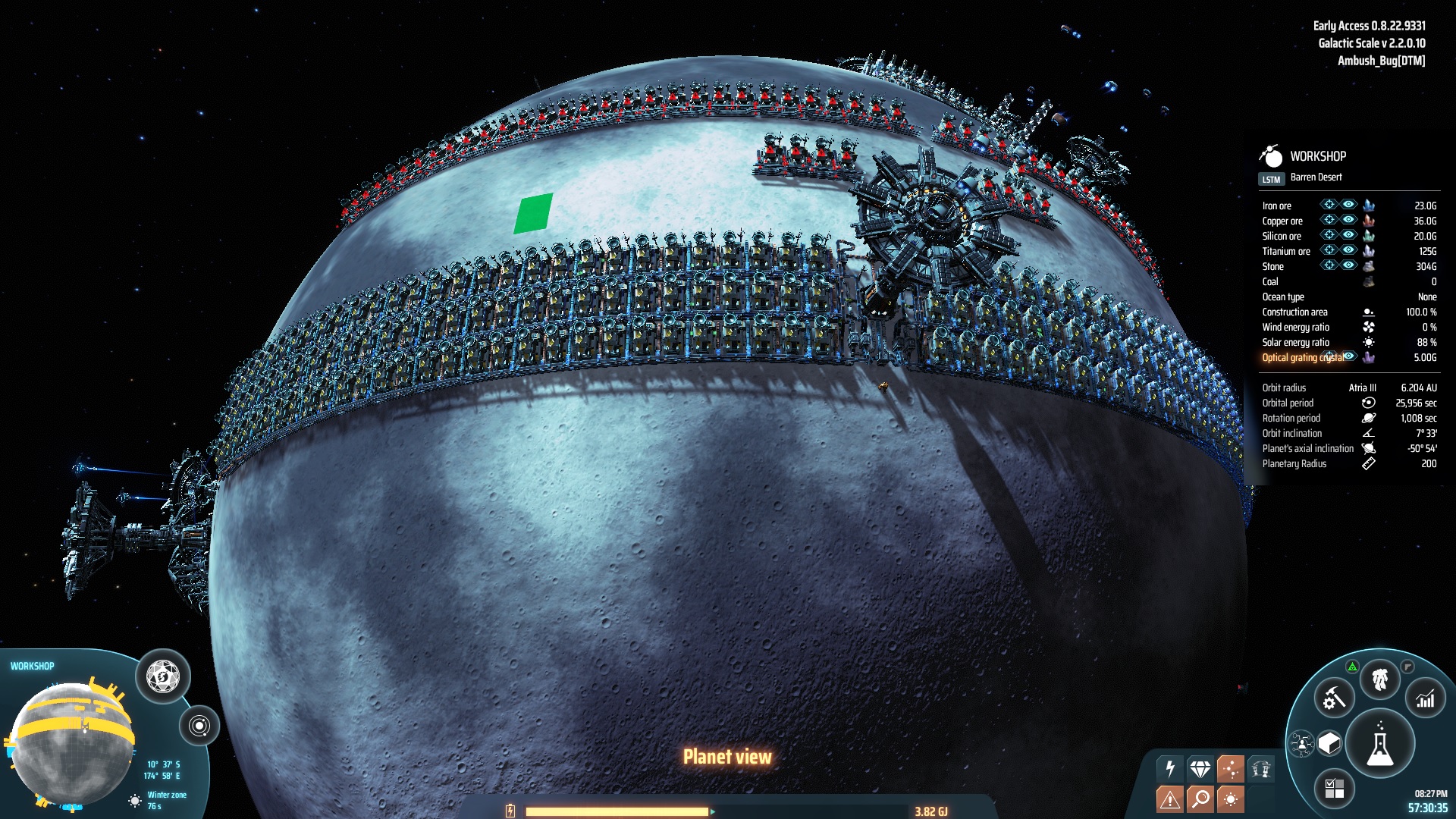Toggle Stone eye visibility icon
This screenshot has width=1456, height=819.
(1348, 265)
